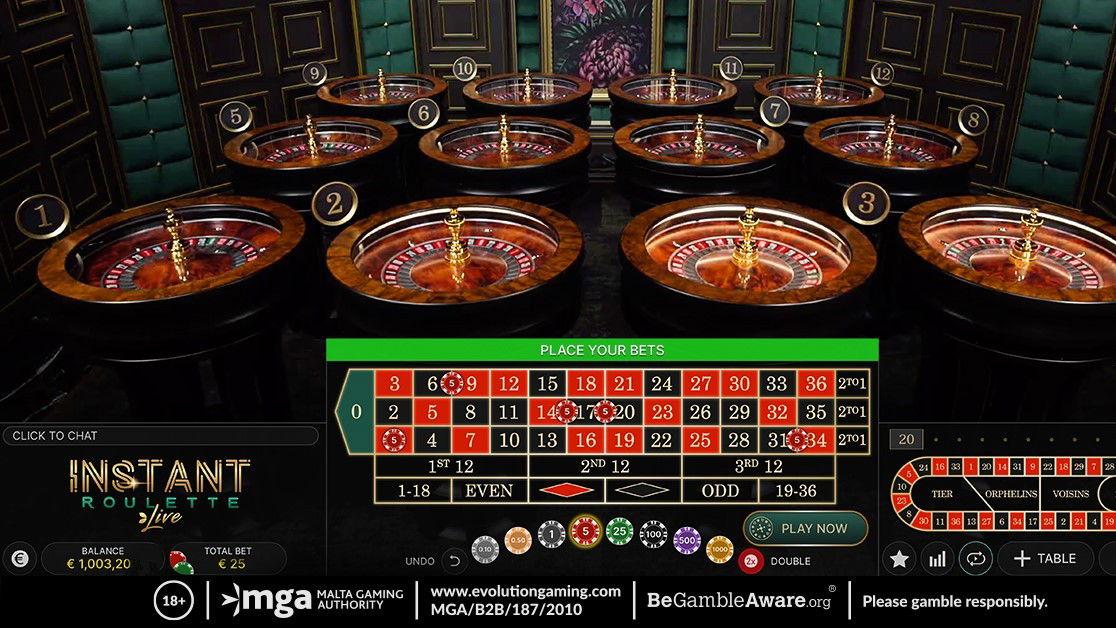Place a bet on 19-36
Screen dimensions: 1116x628
pos(796,490)
